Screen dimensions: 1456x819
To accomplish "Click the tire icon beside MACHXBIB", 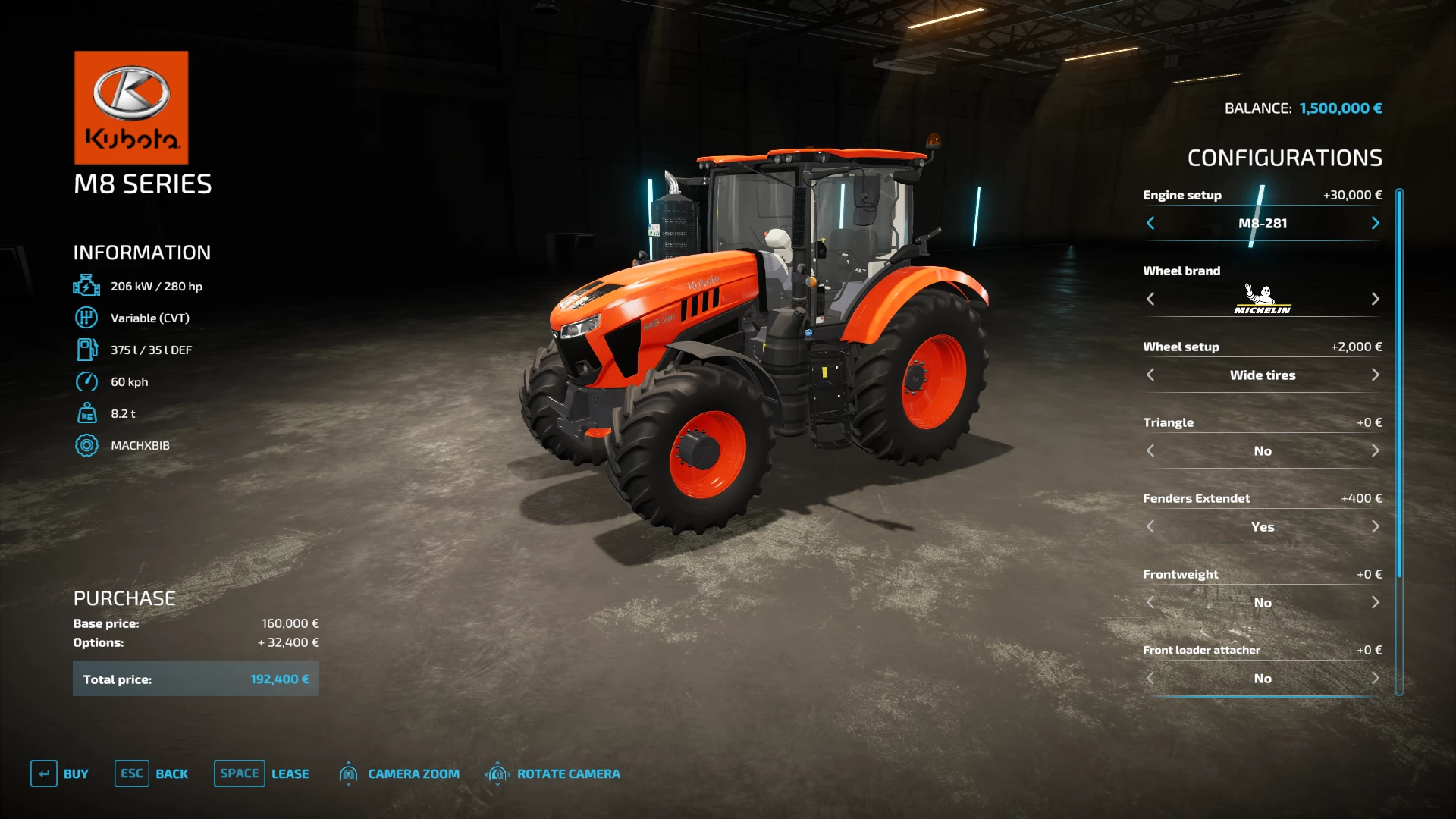I will coord(87,445).
